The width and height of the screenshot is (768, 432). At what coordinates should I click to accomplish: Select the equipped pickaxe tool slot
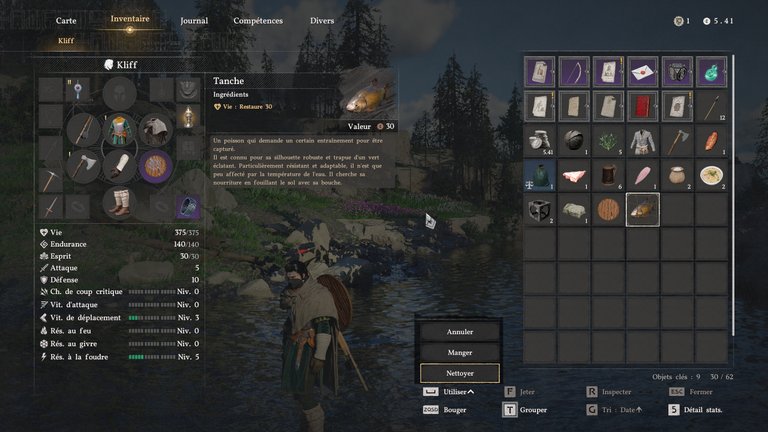[52, 179]
